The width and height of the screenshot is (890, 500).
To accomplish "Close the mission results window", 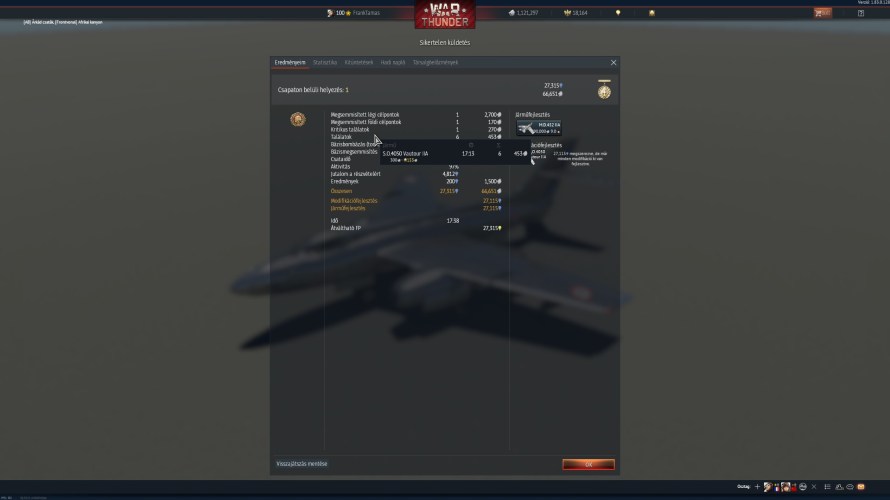I will point(613,62).
